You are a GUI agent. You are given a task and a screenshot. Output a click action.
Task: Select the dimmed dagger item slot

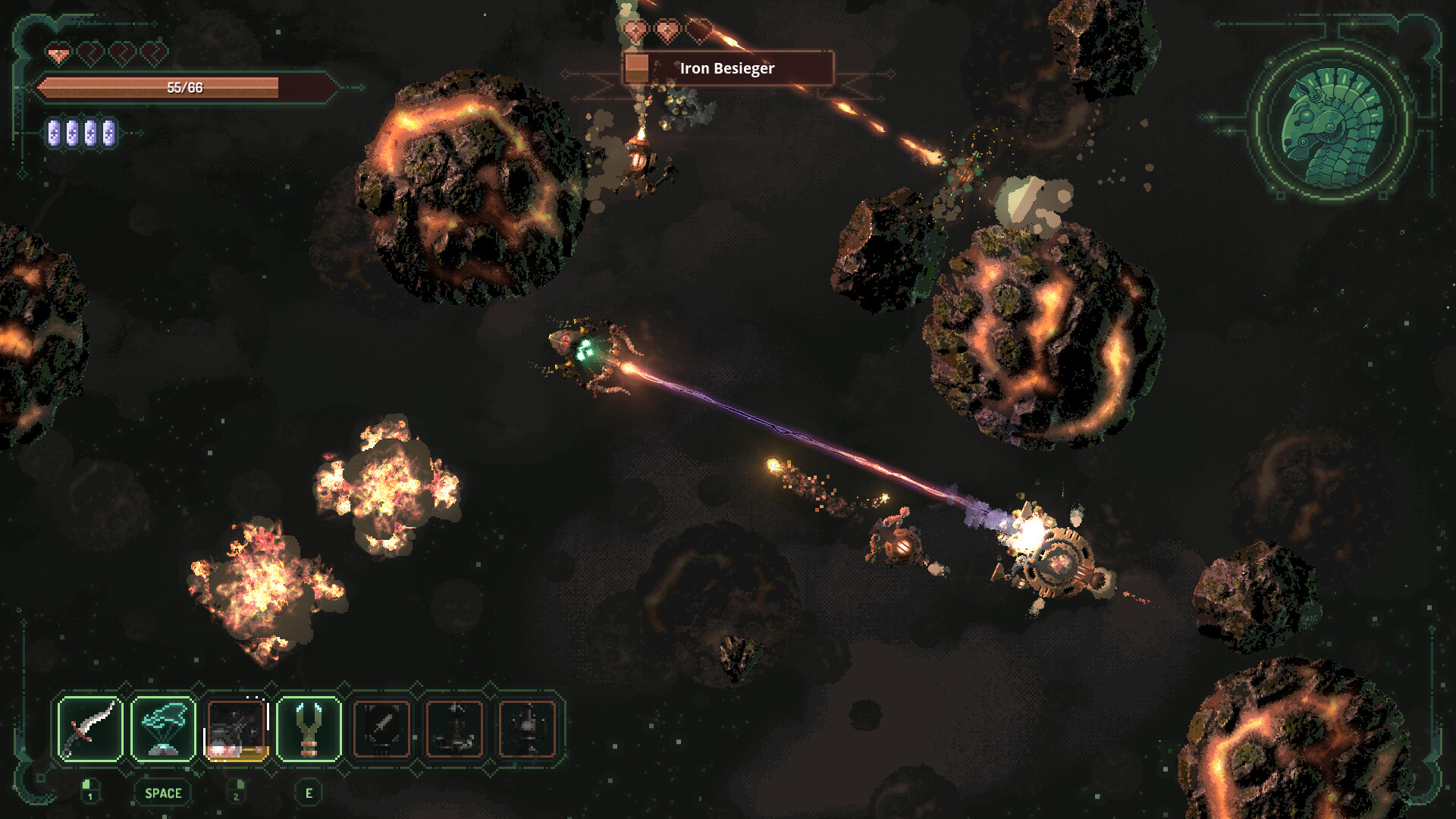tap(381, 729)
